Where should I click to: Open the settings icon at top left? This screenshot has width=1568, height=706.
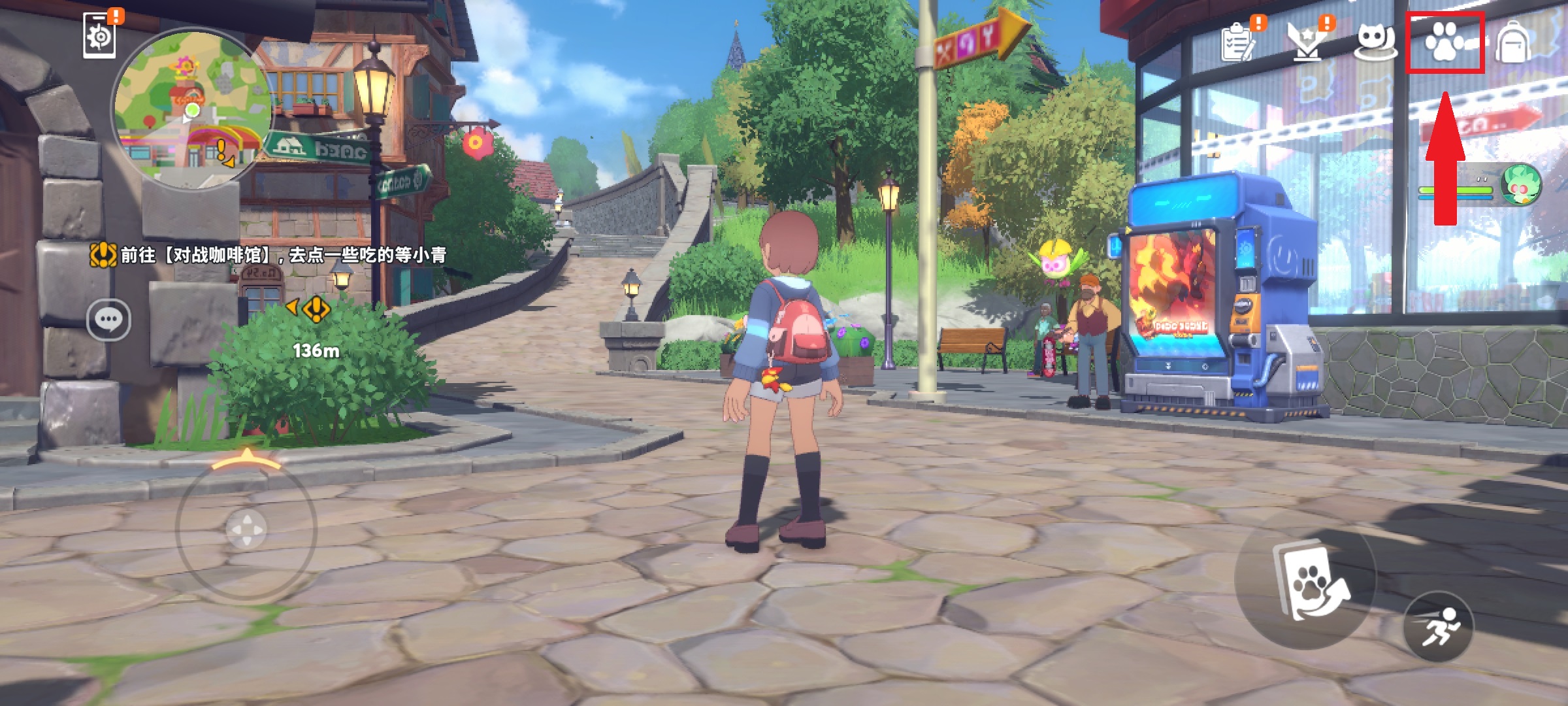point(99,37)
